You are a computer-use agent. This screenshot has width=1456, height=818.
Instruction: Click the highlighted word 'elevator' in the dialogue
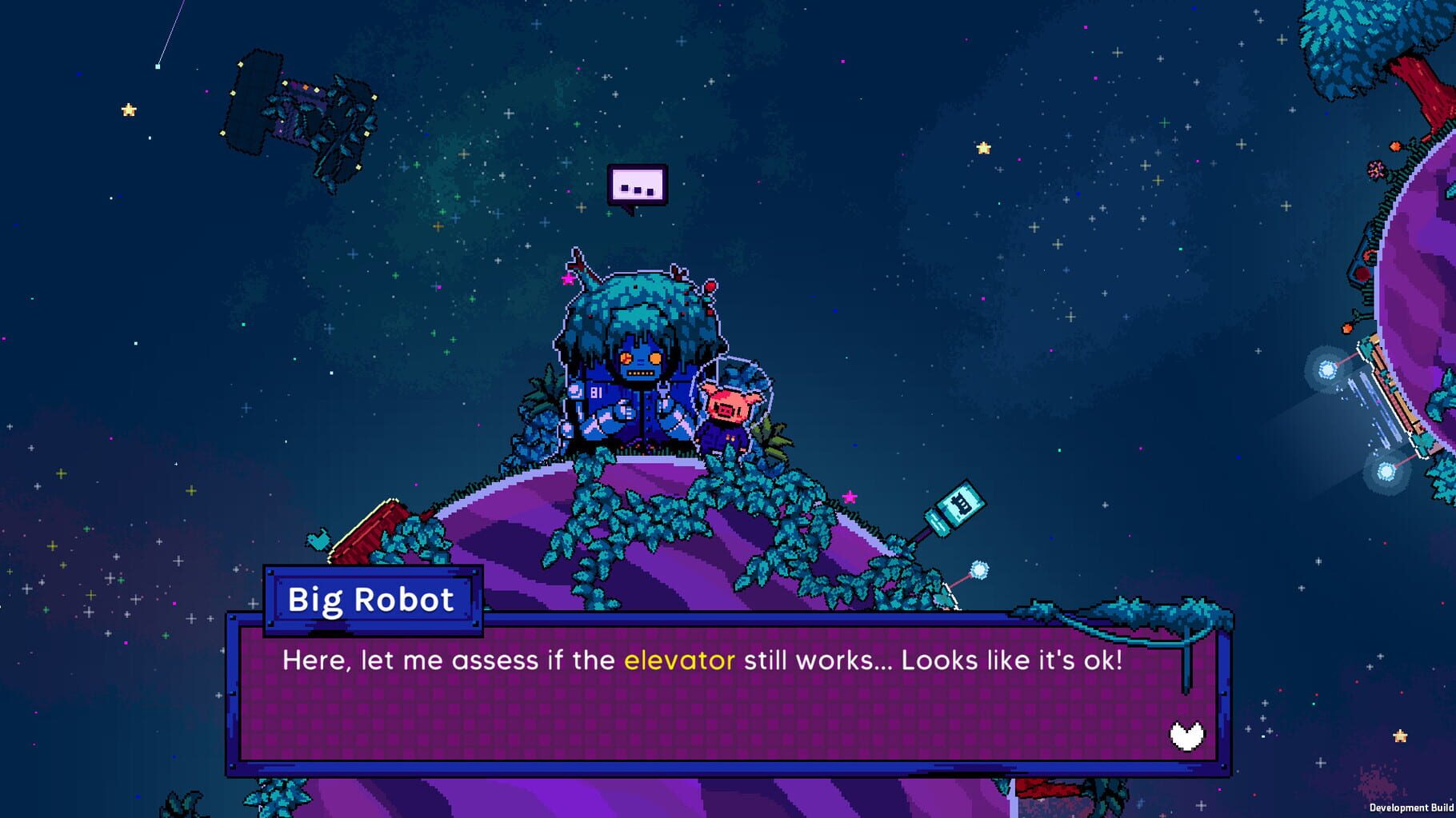(679, 659)
